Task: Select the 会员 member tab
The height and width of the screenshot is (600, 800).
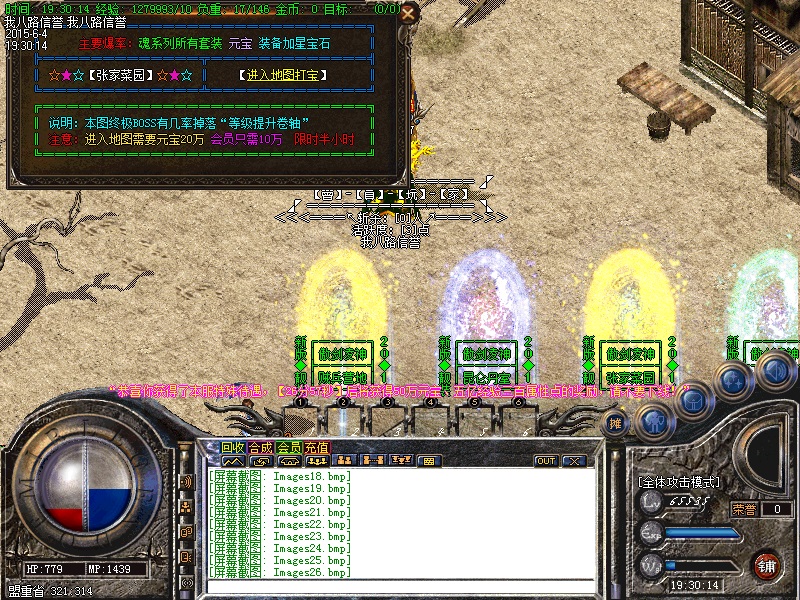Action: pyautogui.click(x=288, y=448)
